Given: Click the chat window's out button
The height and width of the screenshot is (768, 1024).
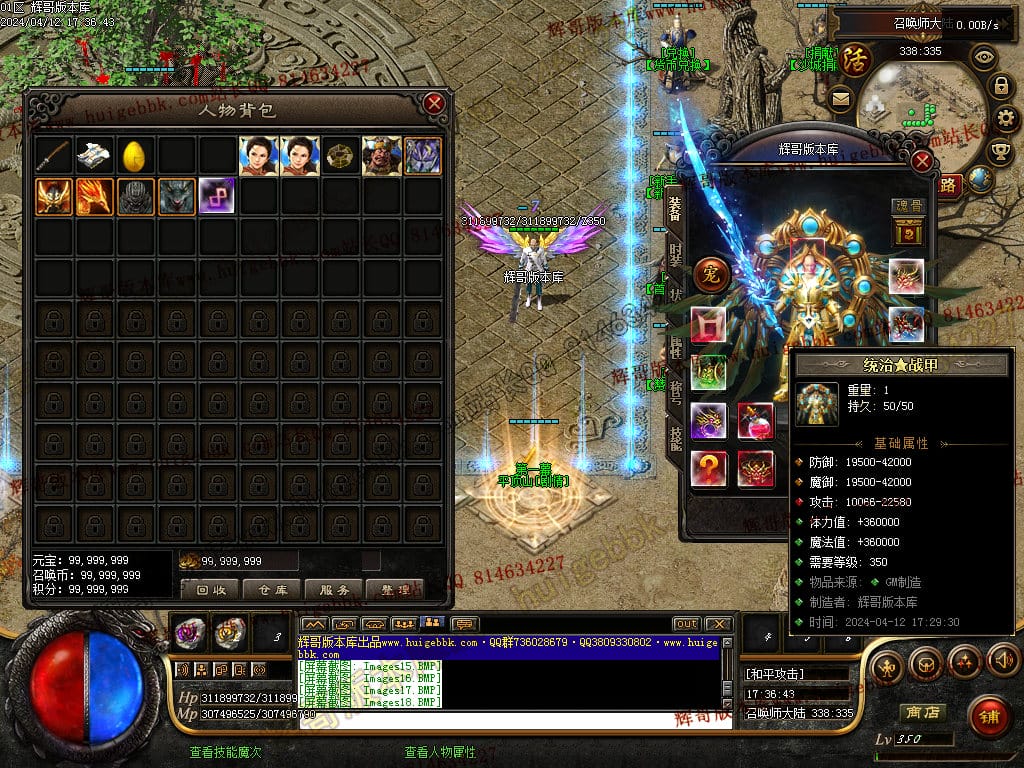Looking at the screenshot, I should click(686, 624).
